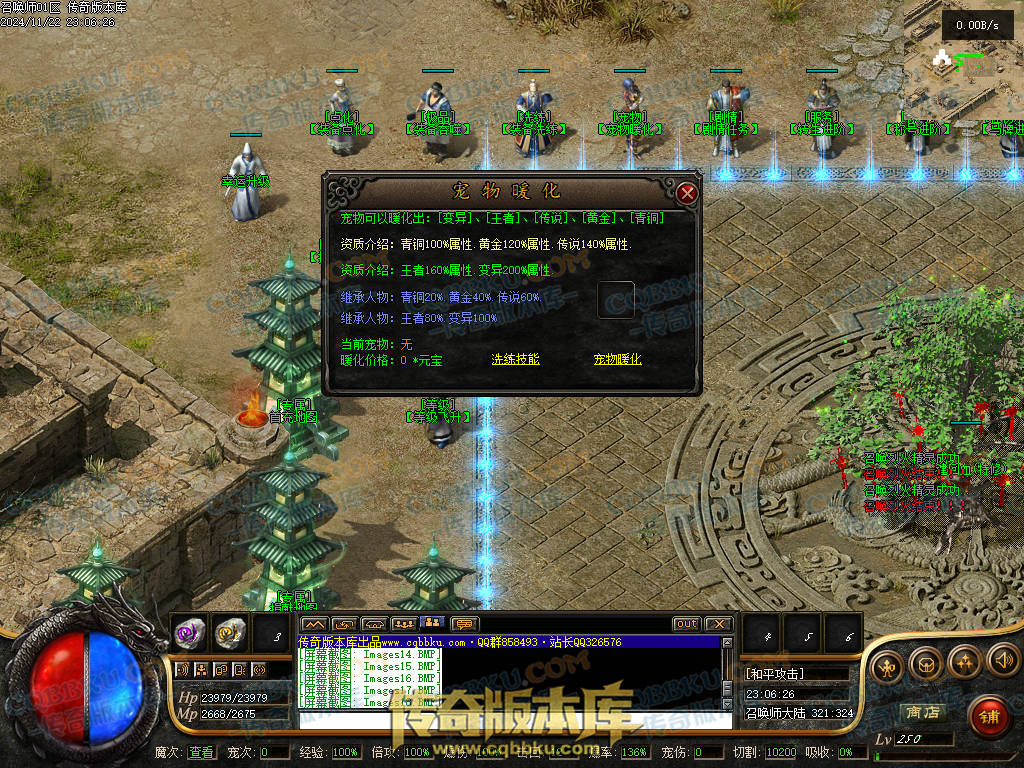
Task: Click the chat panel's 'out' button
Action: pos(686,624)
